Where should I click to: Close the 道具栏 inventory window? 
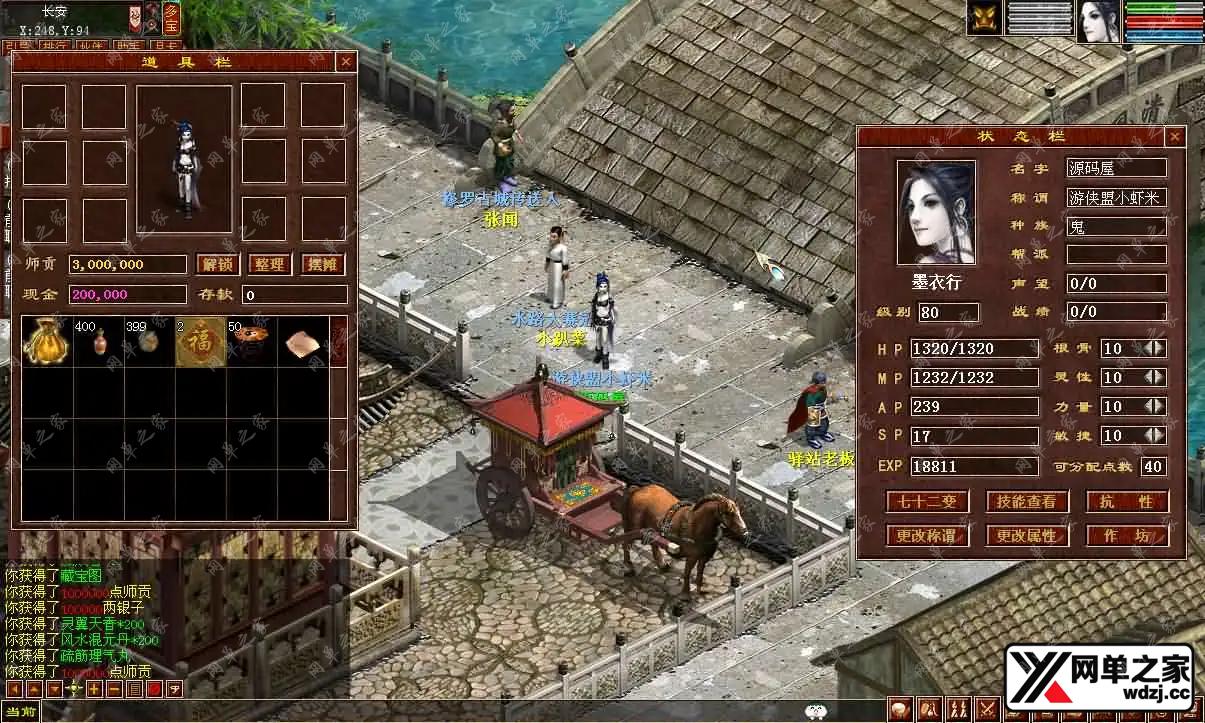(x=346, y=62)
